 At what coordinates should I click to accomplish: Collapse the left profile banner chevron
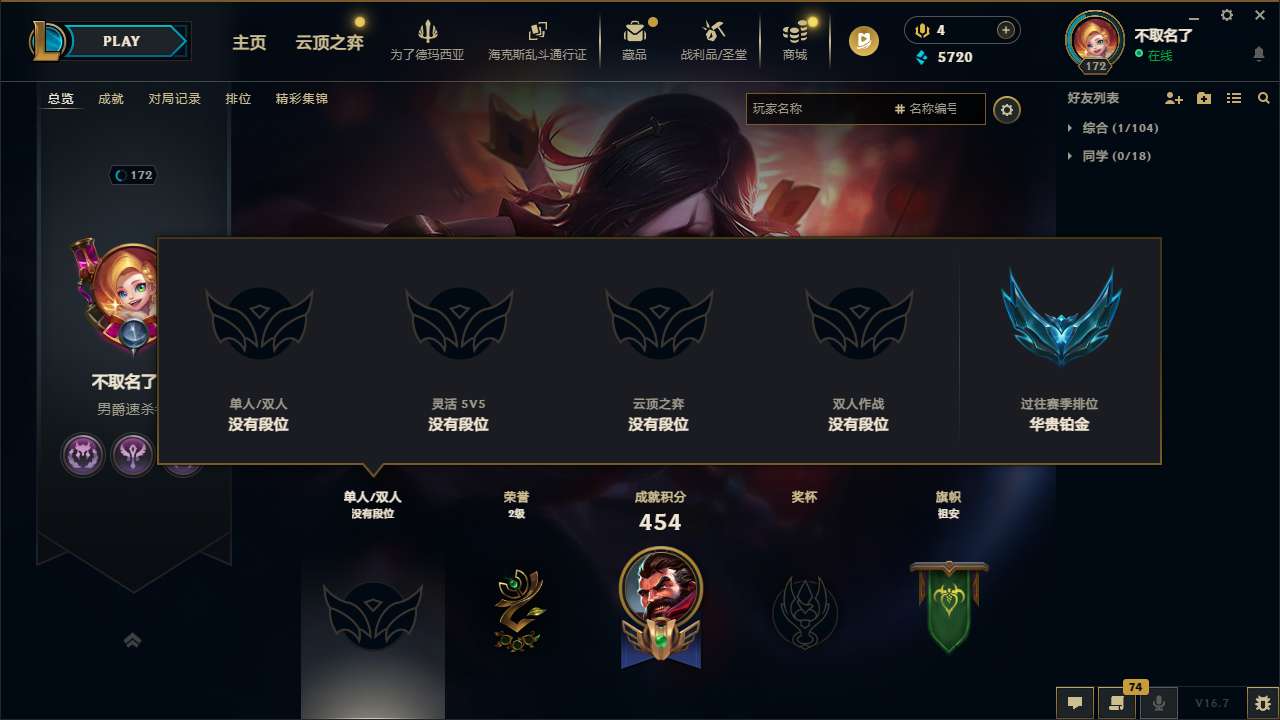133,640
